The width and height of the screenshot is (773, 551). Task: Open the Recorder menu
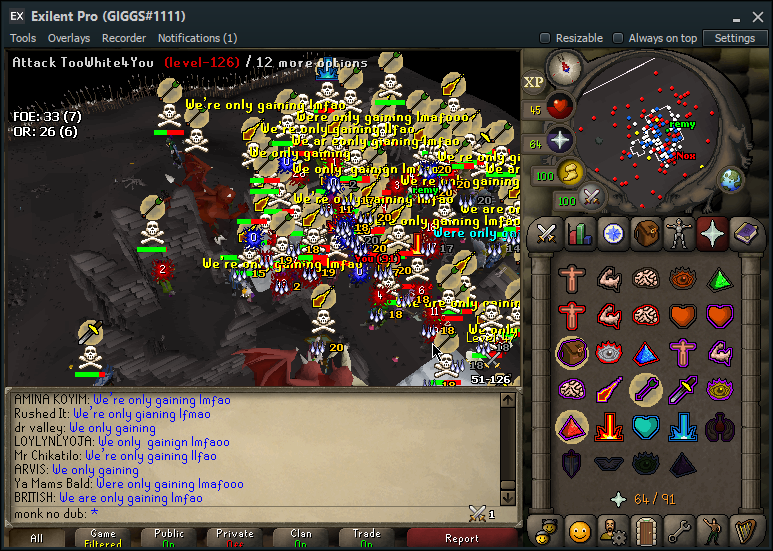tap(124, 38)
